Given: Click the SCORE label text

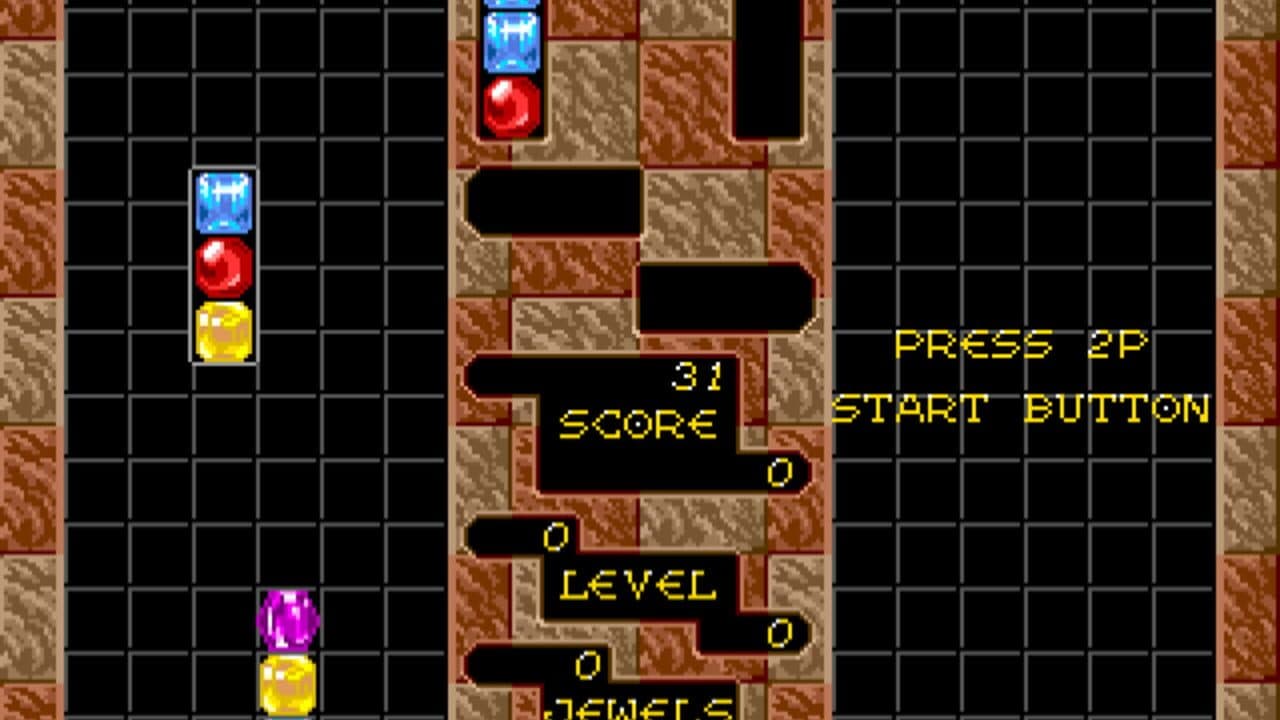Looking at the screenshot, I should [642, 422].
